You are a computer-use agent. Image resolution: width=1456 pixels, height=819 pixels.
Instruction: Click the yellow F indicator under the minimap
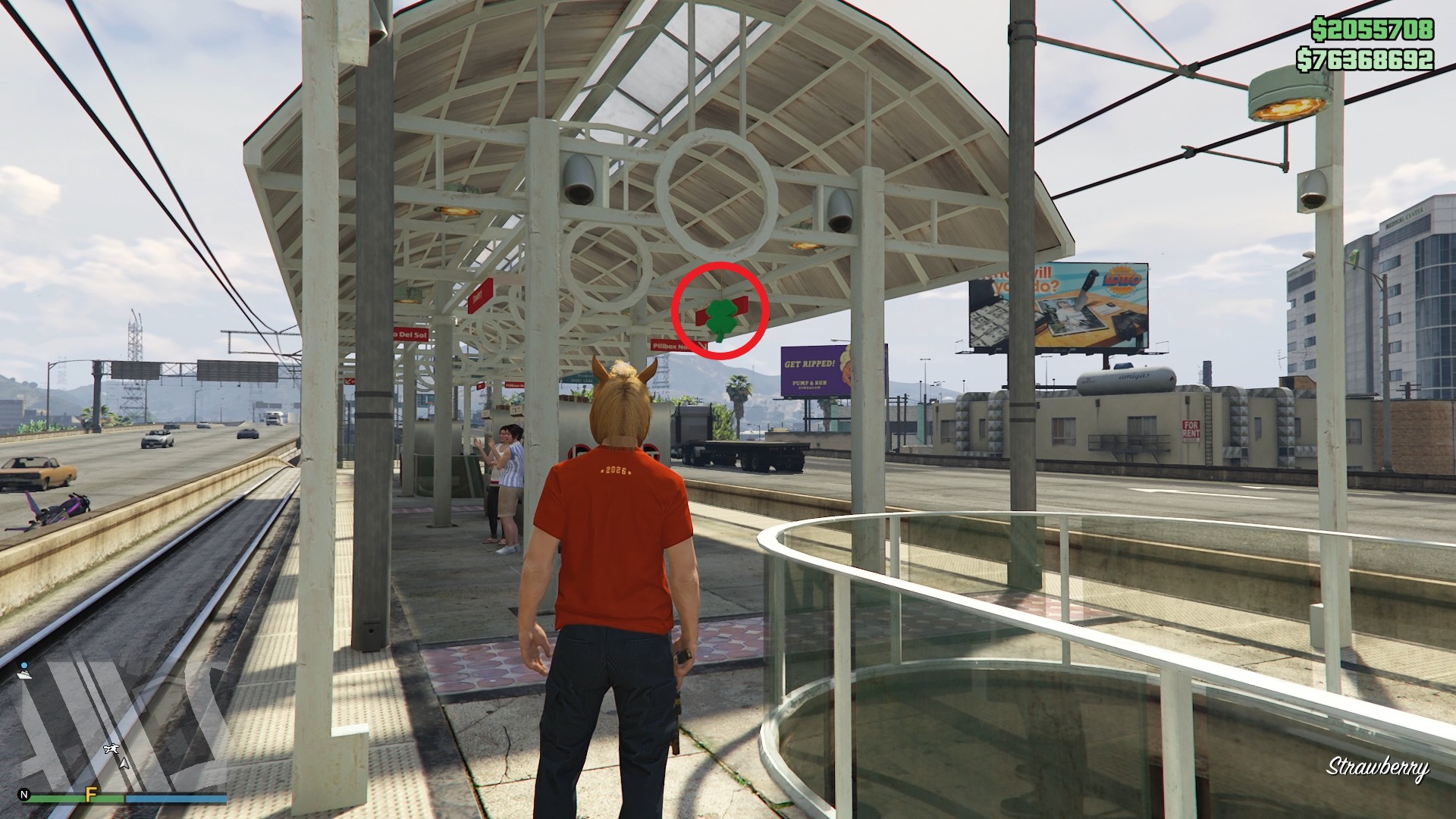[91, 795]
